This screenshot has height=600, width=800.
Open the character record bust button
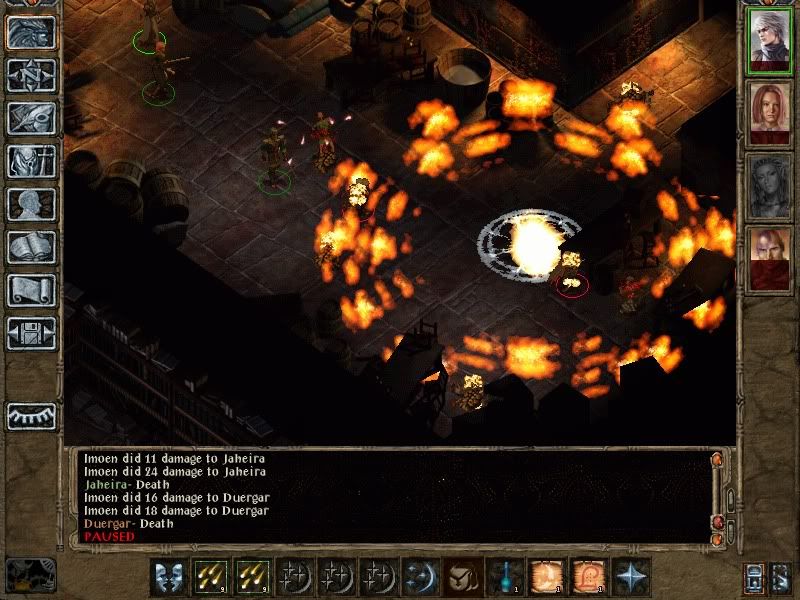pyautogui.click(x=31, y=204)
